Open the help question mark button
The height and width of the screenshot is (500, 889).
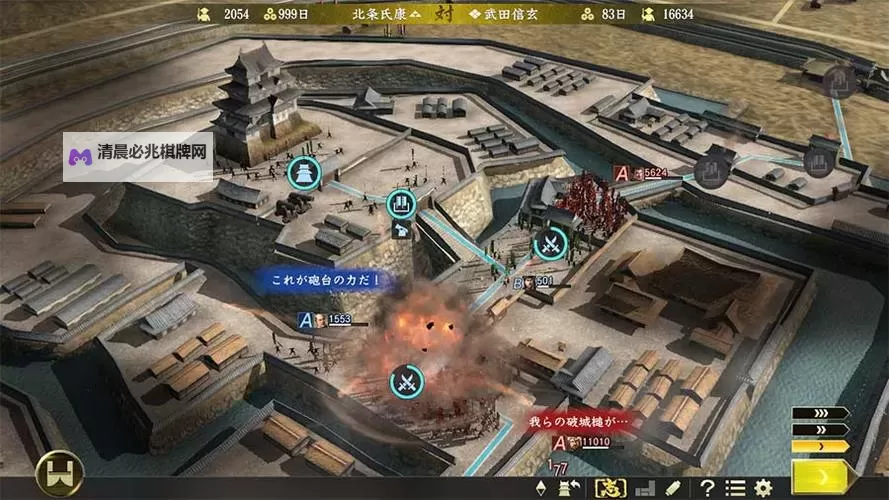(x=707, y=488)
